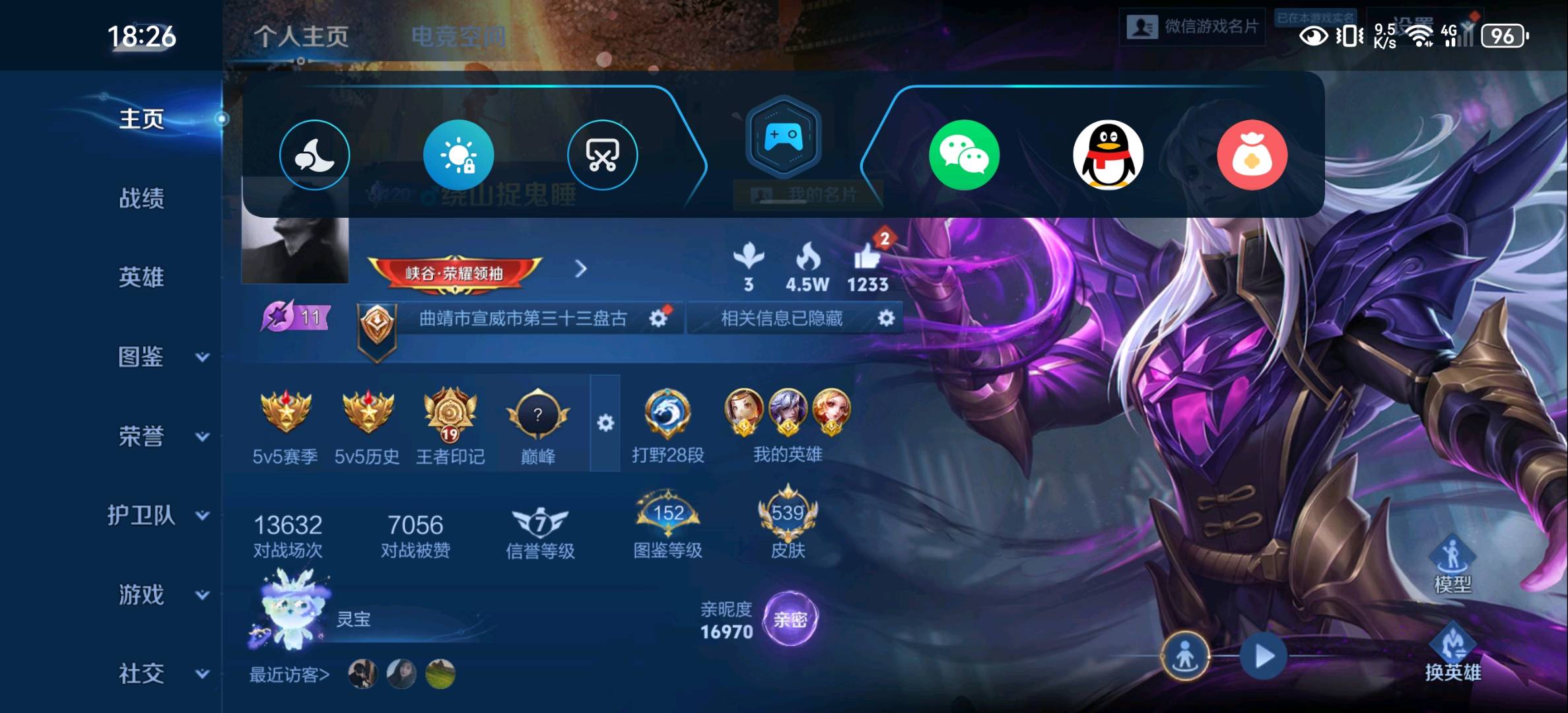Screen dimensions: 1568x713
Task: Expand the 护卫队 sidebar entry
Action: tap(158, 516)
